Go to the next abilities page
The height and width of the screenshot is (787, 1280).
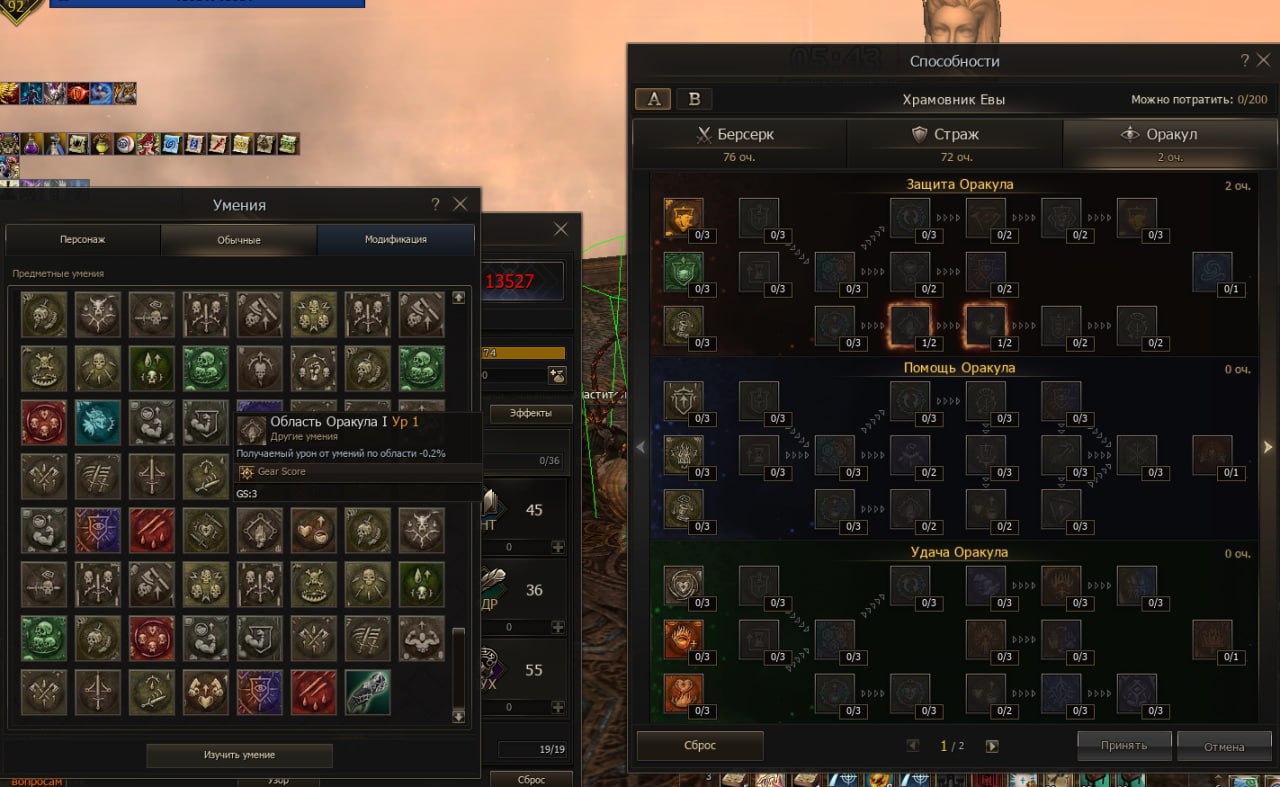(x=992, y=746)
